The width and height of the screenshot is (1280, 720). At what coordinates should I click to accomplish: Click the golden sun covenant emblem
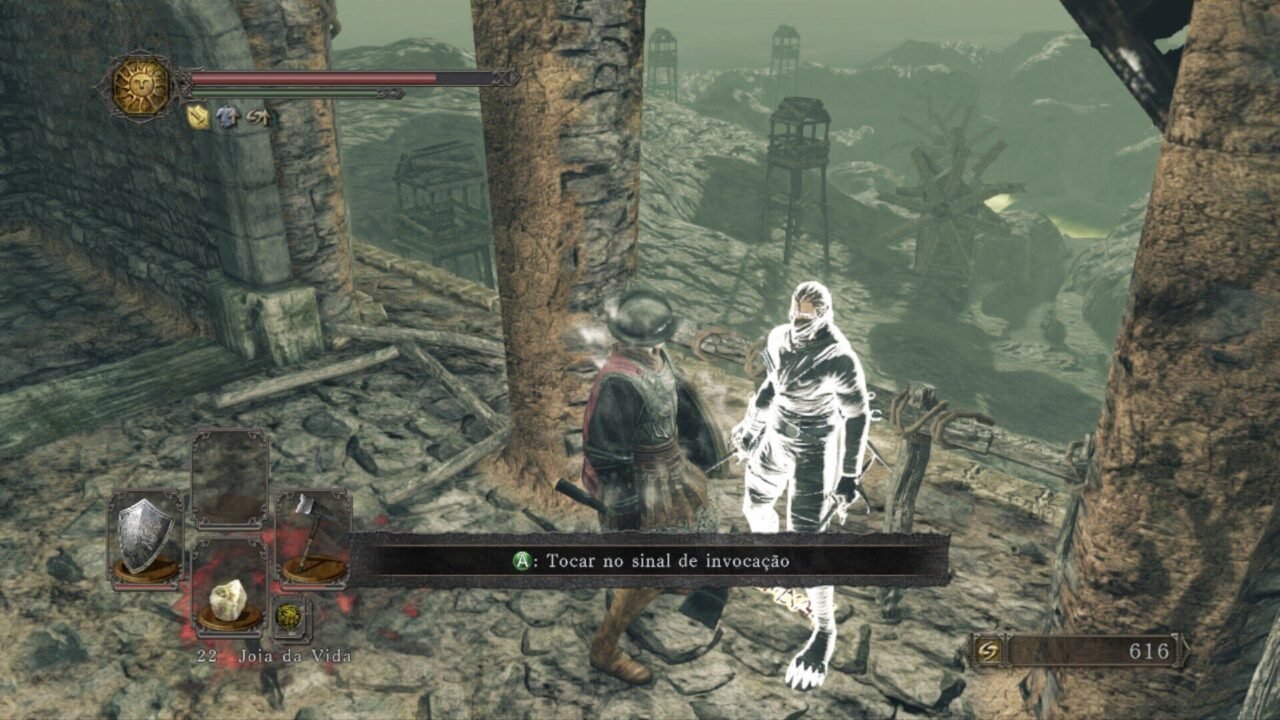pyautogui.click(x=141, y=86)
